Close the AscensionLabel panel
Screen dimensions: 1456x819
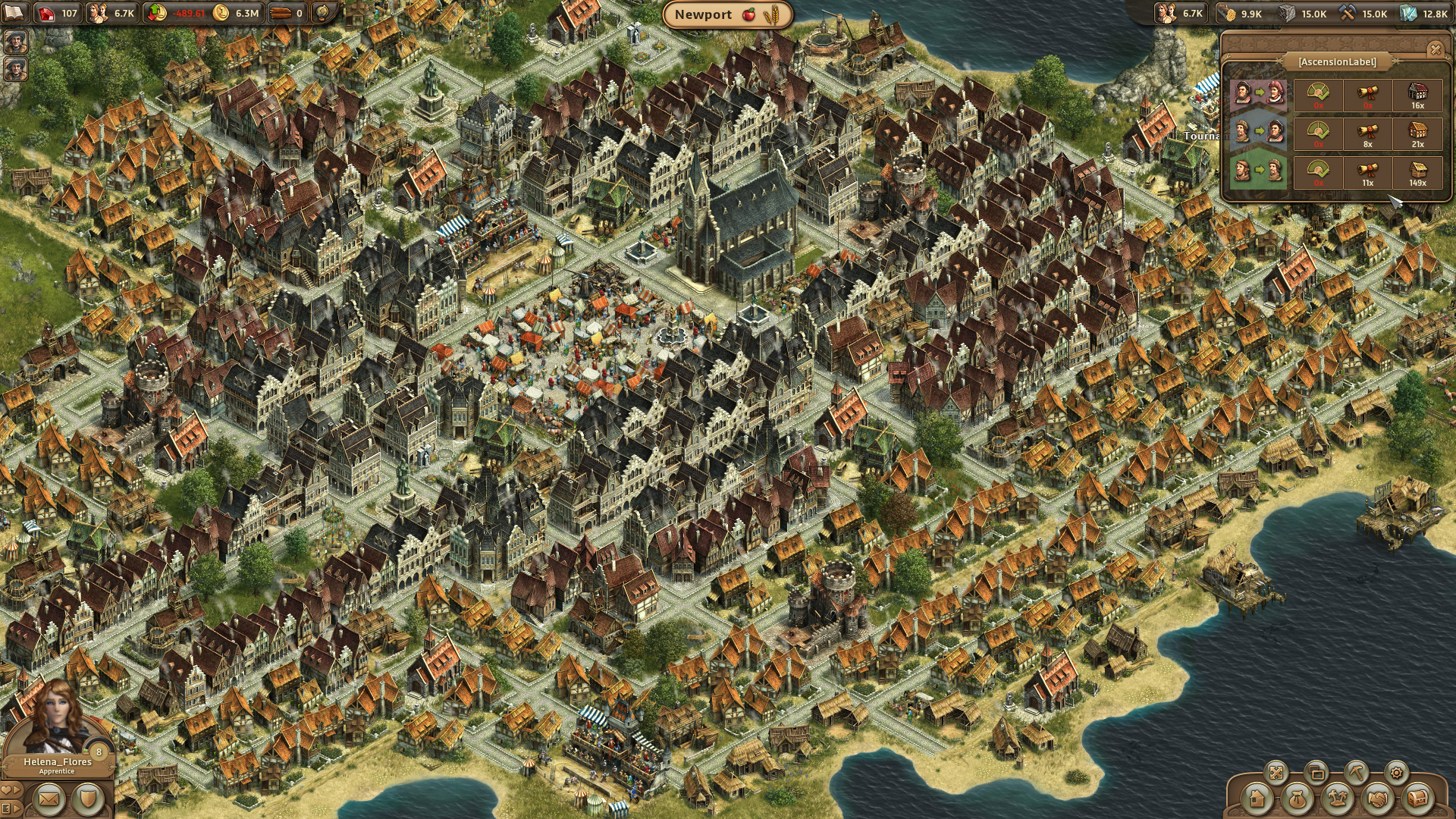(x=1435, y=50)
